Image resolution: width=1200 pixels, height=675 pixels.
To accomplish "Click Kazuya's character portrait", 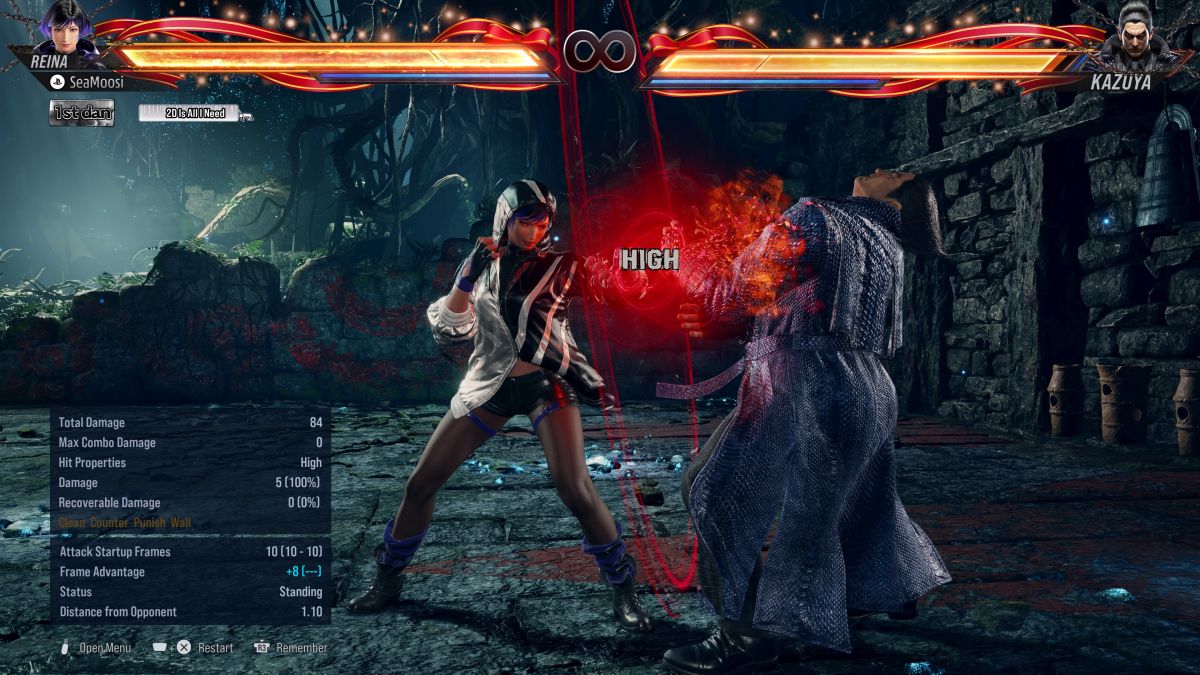I will (1131, 30).
